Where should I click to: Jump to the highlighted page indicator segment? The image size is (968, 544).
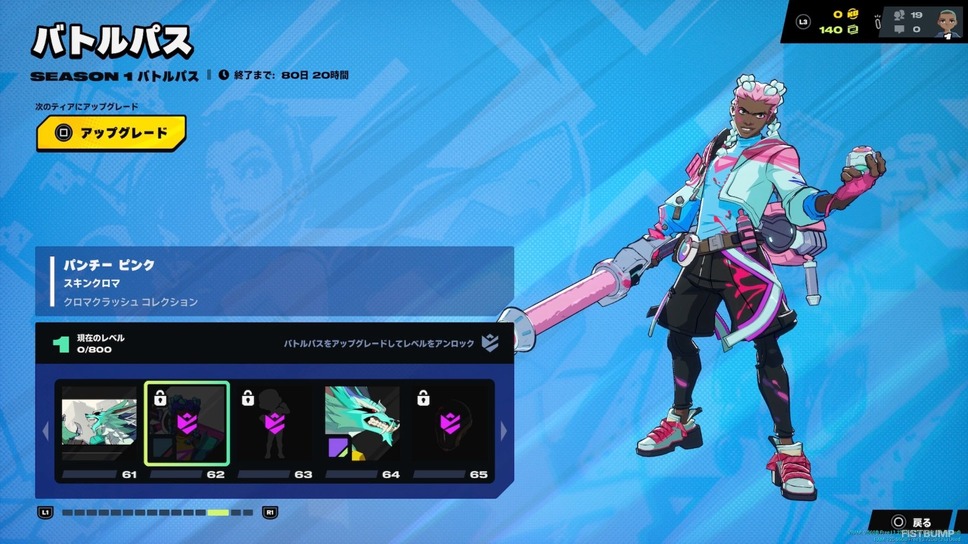[x=218, y=513]
